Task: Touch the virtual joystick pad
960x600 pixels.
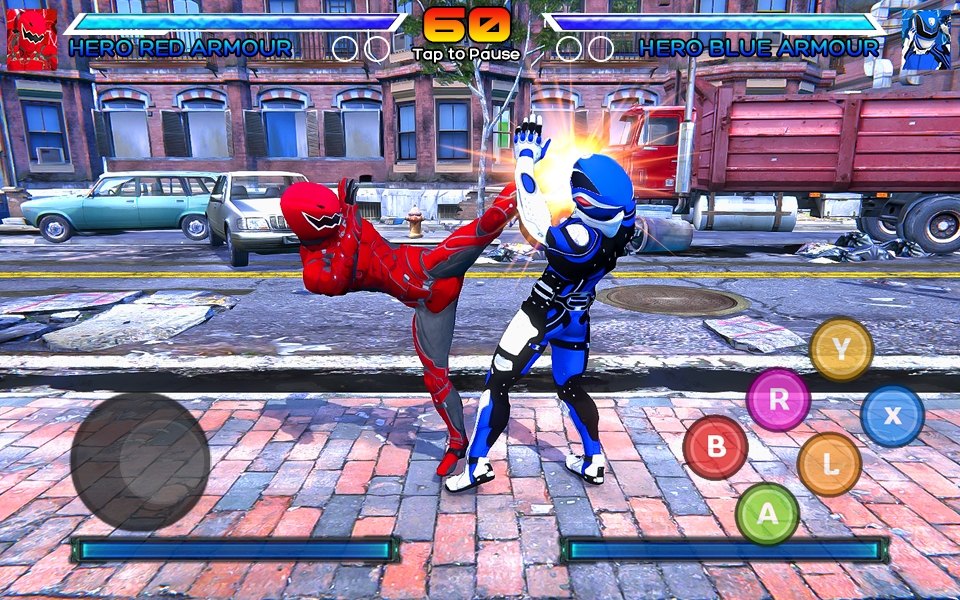Action: [x=140, y=461]
